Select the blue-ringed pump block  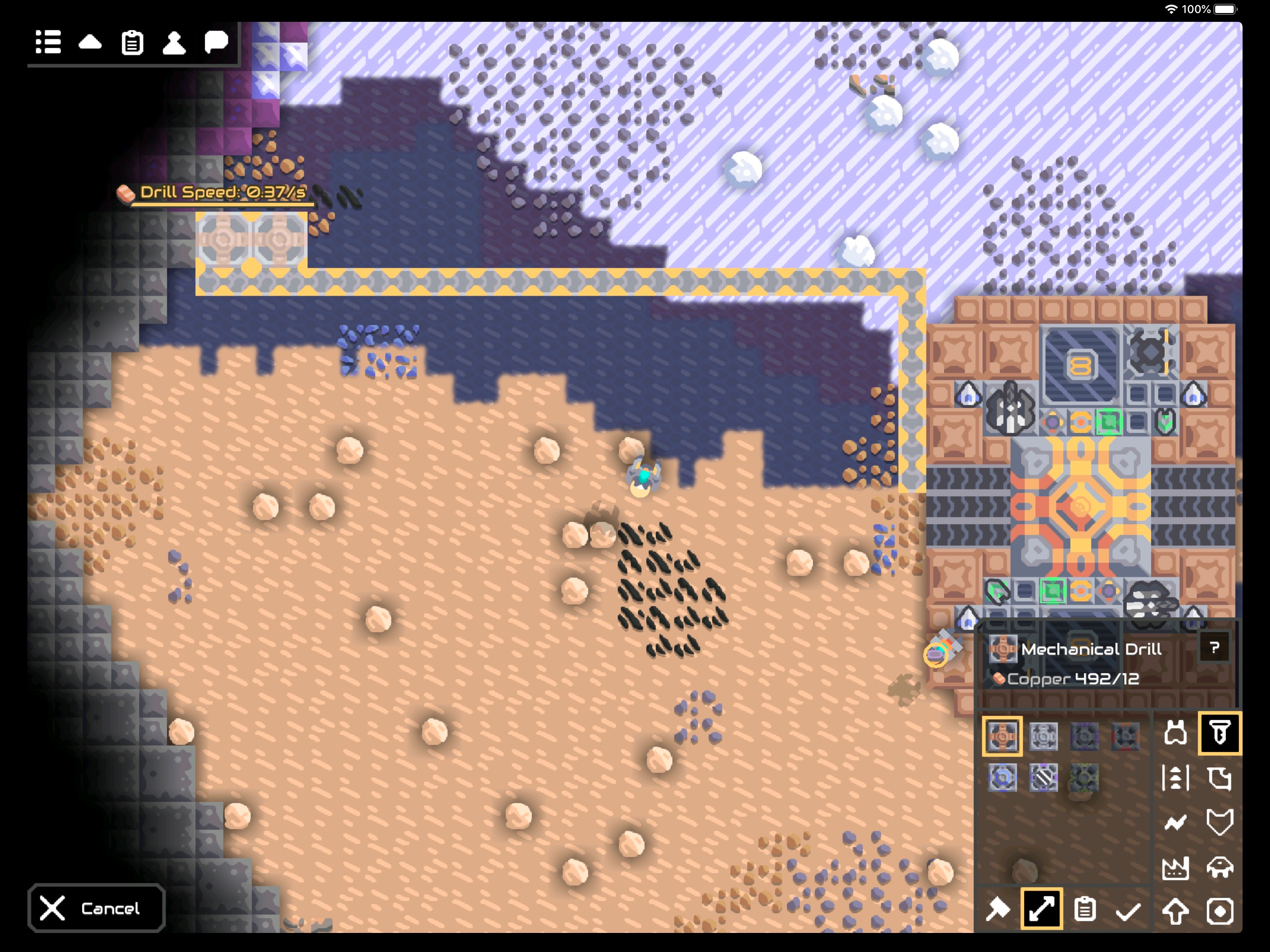pos(1002,778)
